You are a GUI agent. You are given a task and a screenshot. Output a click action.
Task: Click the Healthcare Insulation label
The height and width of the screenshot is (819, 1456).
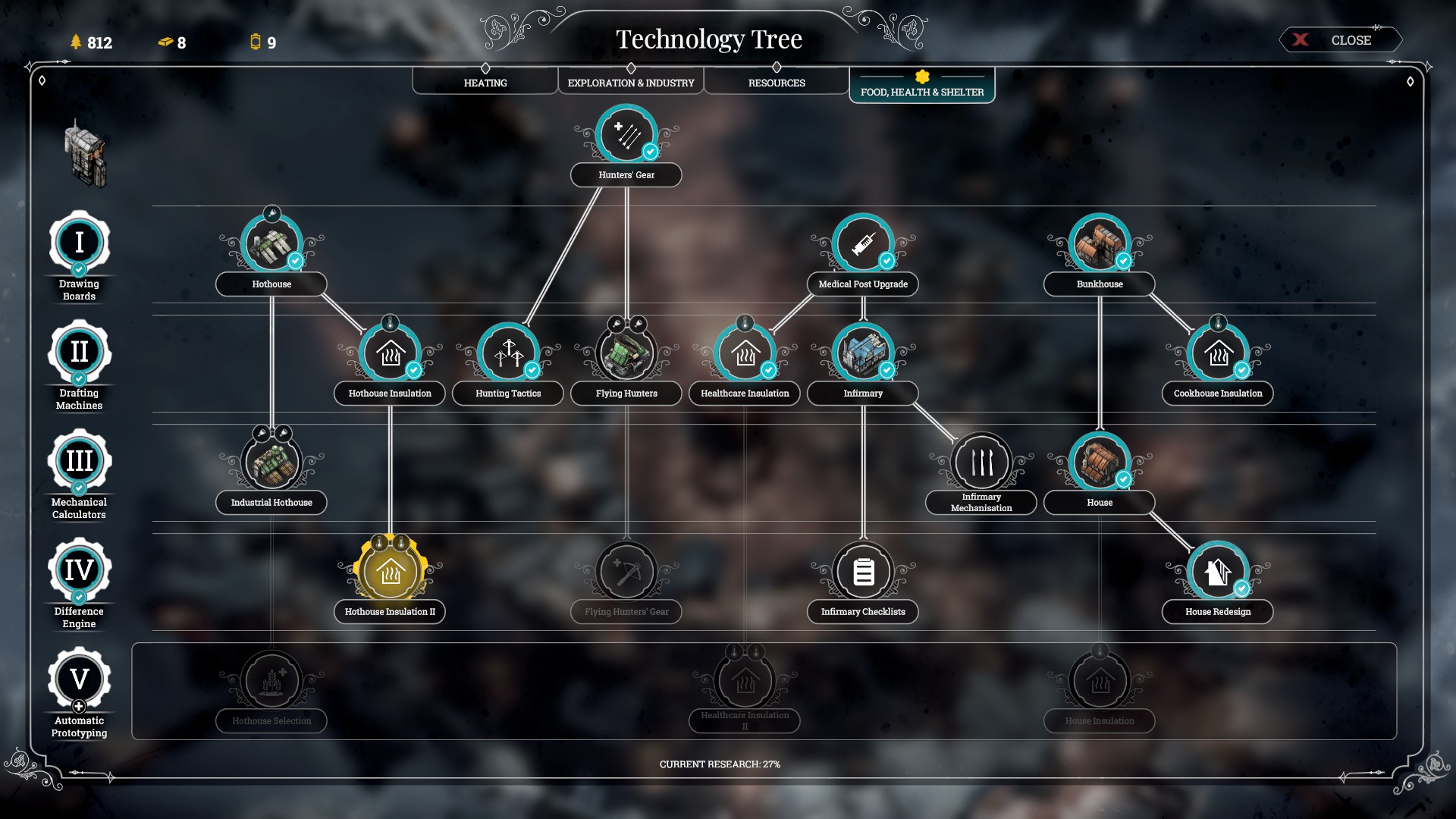(745, 394)
